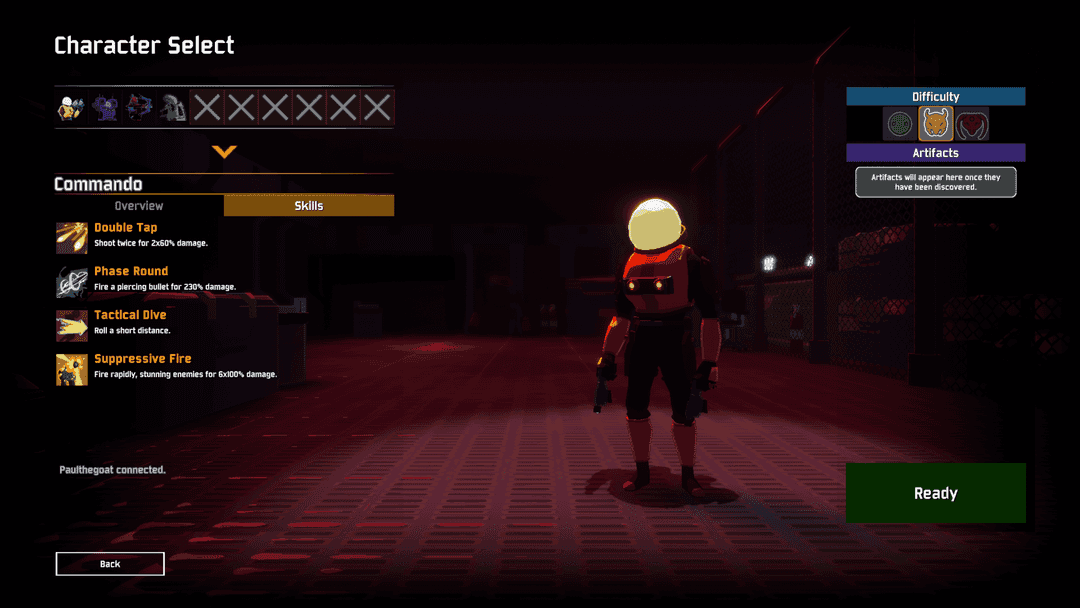Set difficulty to the green Drizzle icon
This screenshot has width=1080, height=608.
point(901,125)
